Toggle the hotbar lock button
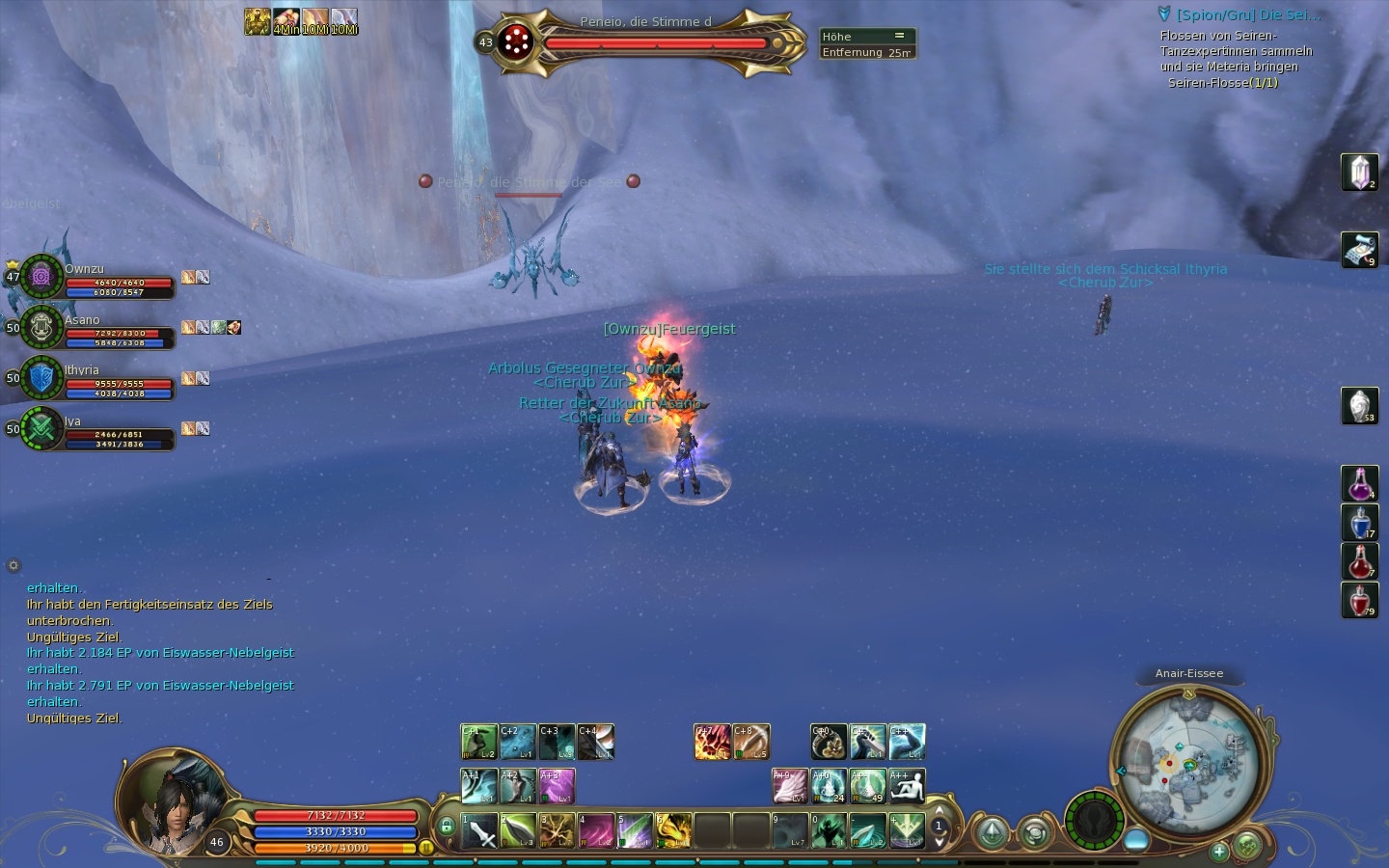 point(447,827)
